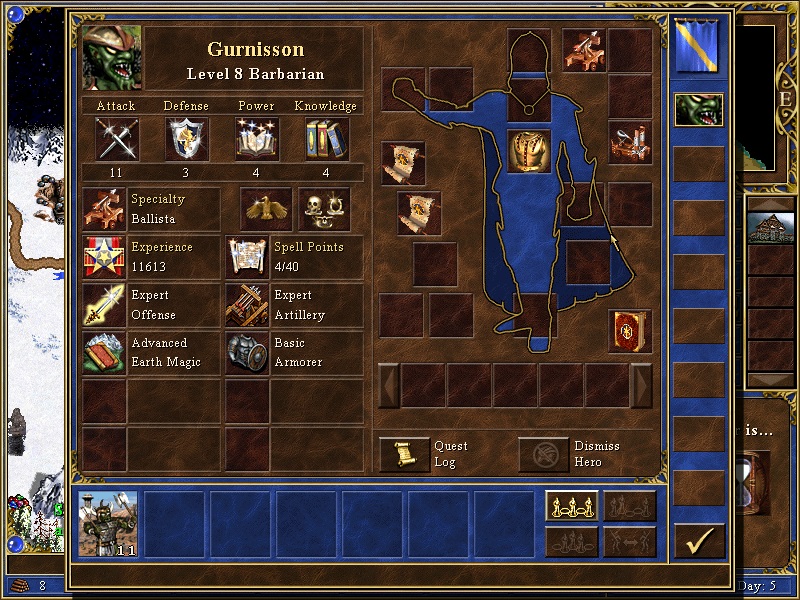Confirm with the gold checkmark button
The width and height of the screenshot is (800, 600).
pyautogui.click(x=699, y=541)
